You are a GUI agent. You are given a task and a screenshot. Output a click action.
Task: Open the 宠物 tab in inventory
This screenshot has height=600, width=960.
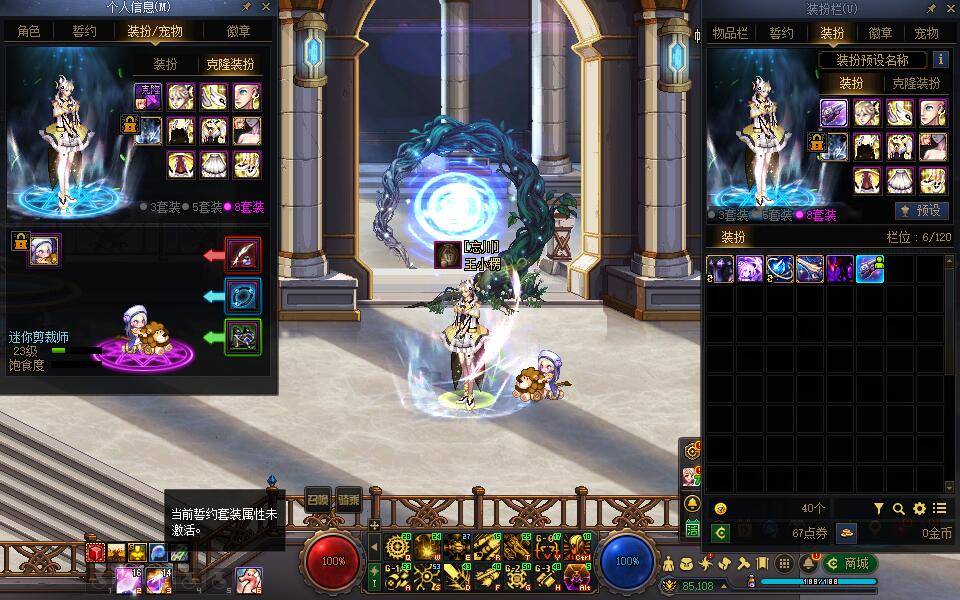click(926, 33)
